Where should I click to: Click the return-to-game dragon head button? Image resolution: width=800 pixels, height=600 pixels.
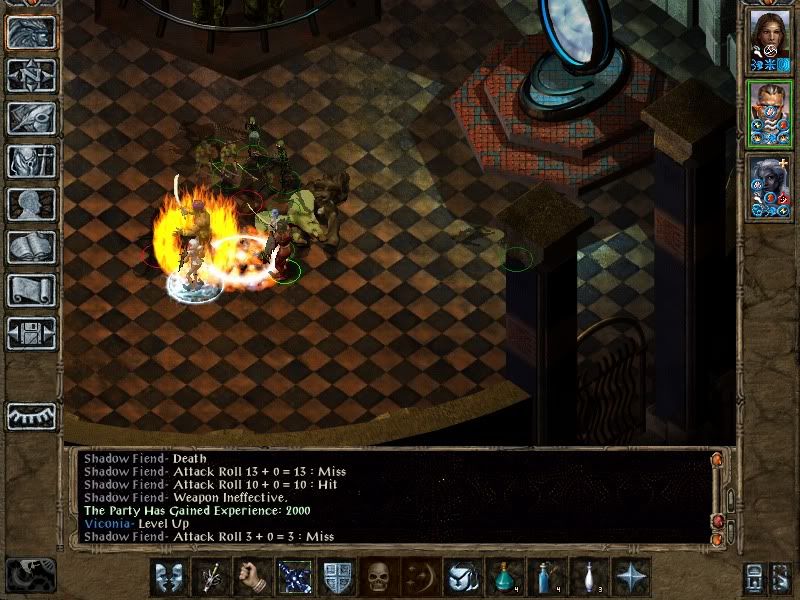(x=31, y=32)
